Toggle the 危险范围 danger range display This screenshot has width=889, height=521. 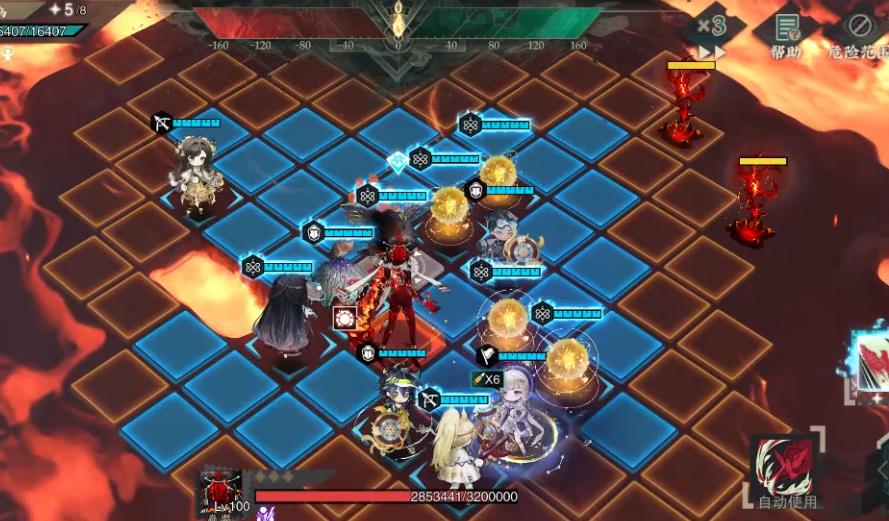(x=859, y=34)
